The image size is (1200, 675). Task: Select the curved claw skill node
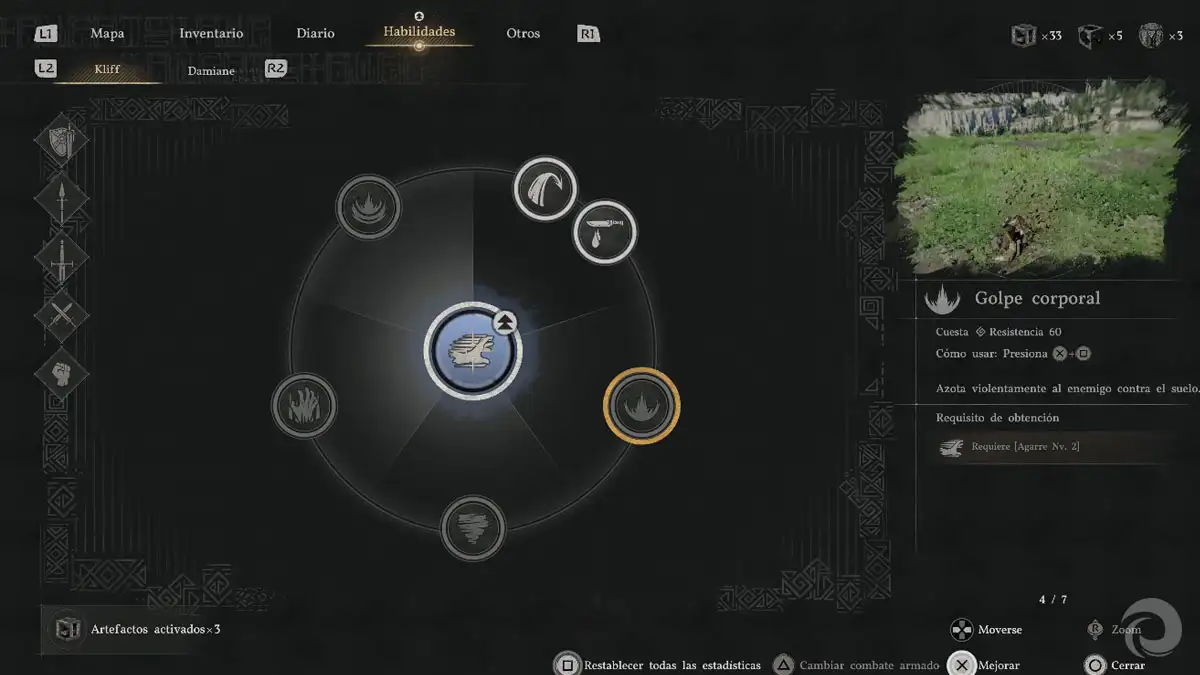(x=545, y=188)
